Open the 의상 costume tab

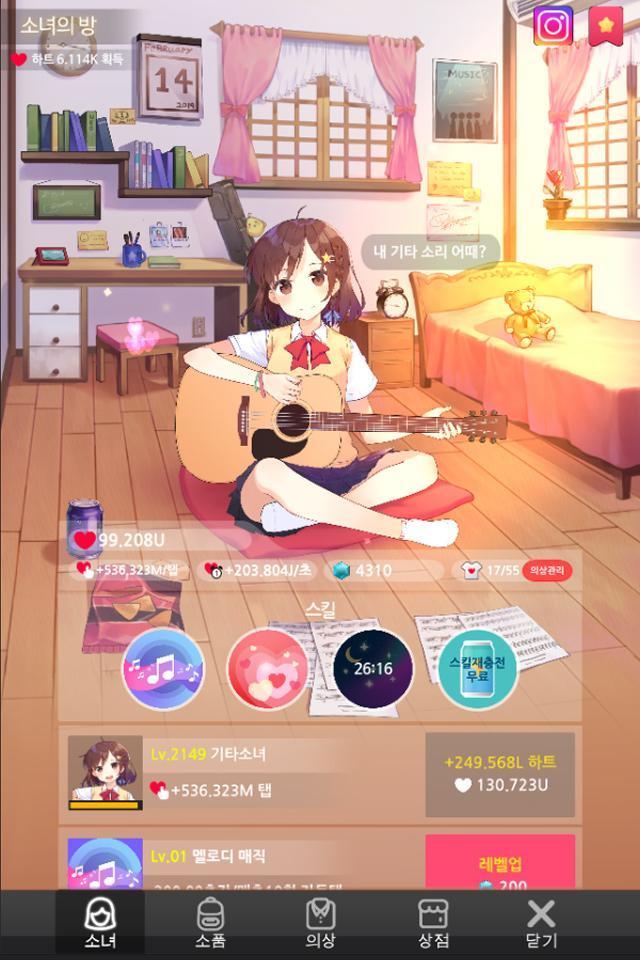320,922
